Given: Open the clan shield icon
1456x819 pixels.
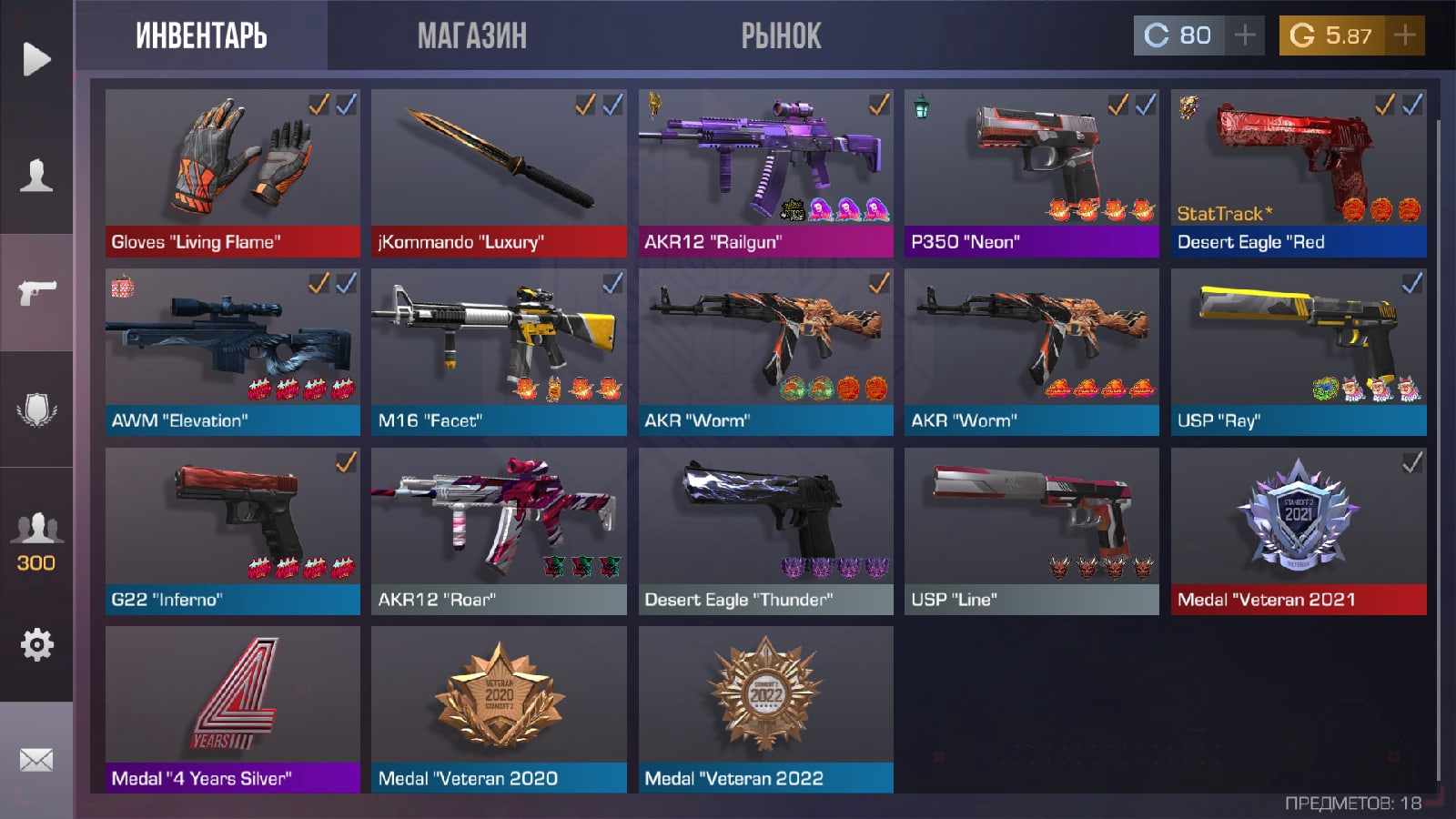Looking at the screenshot, I should coord(36,409).
